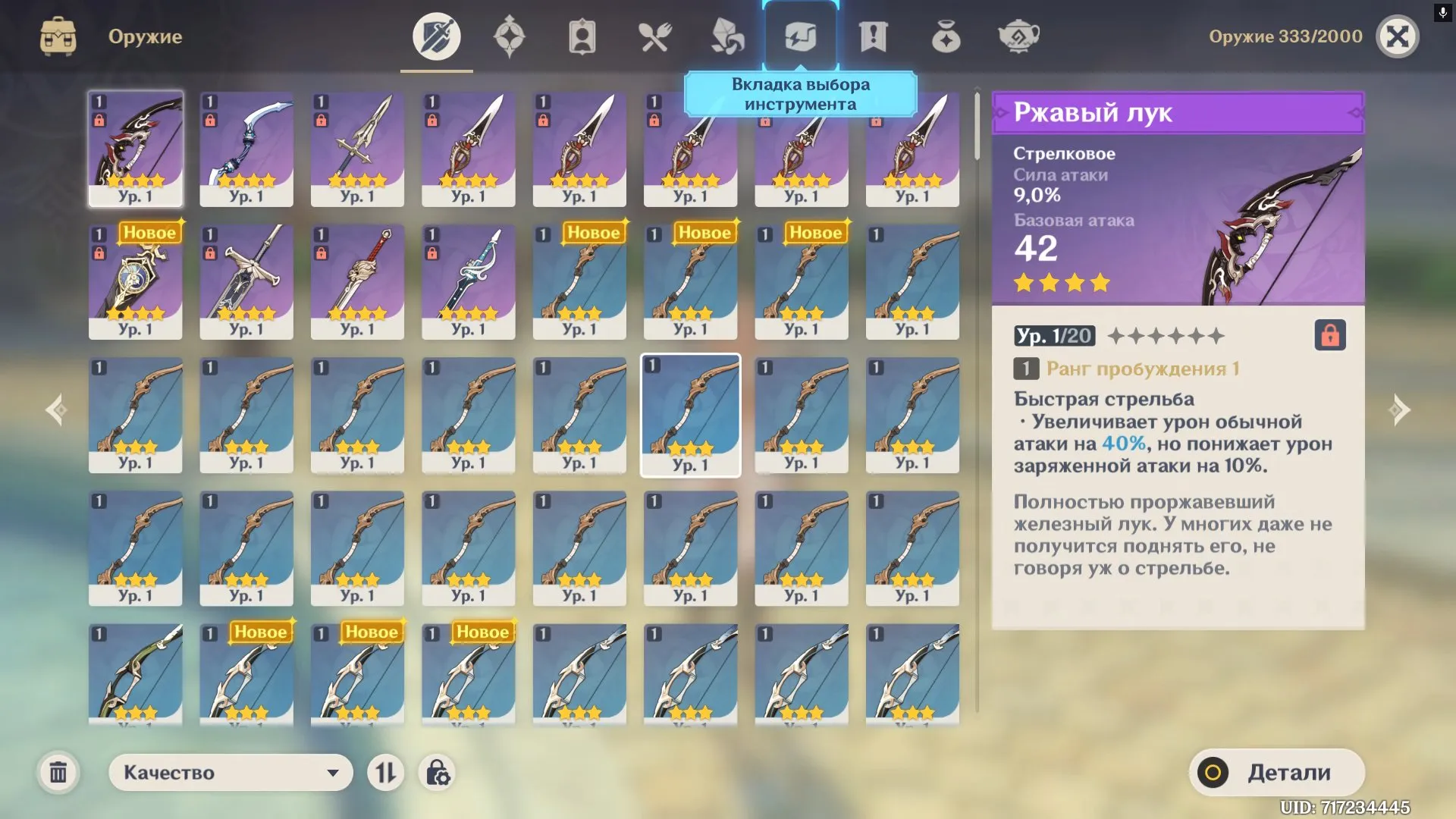
Task: Click the trash icon to dispose weapons
Action: point(59,773)
